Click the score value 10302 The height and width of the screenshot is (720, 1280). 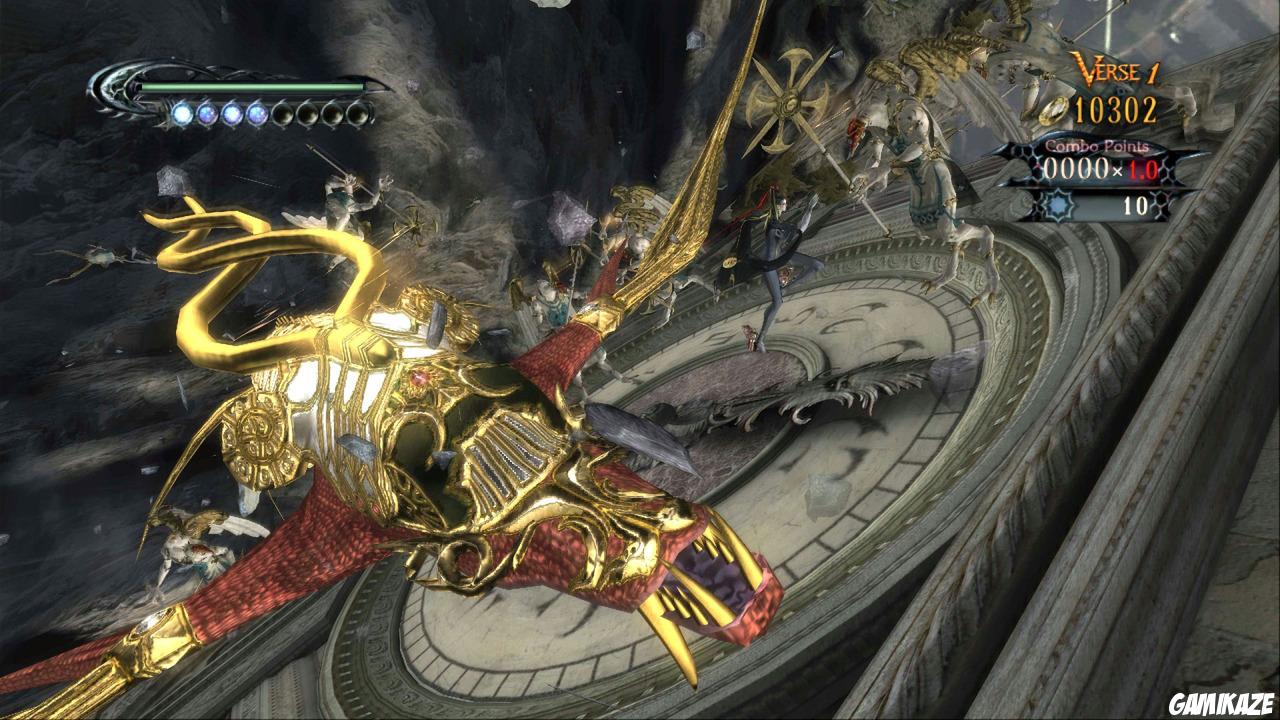click(1115, 109)
